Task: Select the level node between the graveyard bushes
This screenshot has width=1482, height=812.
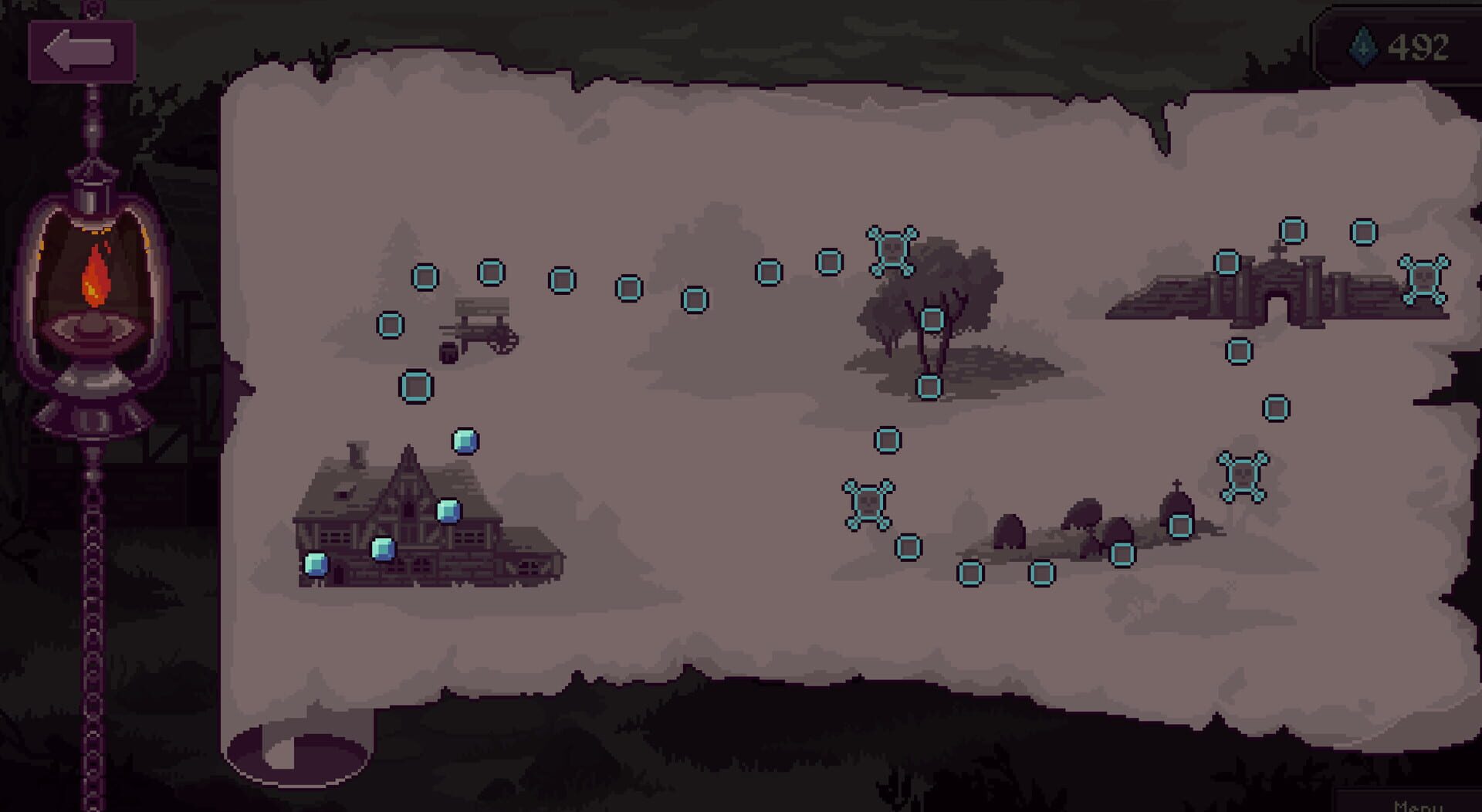Action: (1122, 553)
